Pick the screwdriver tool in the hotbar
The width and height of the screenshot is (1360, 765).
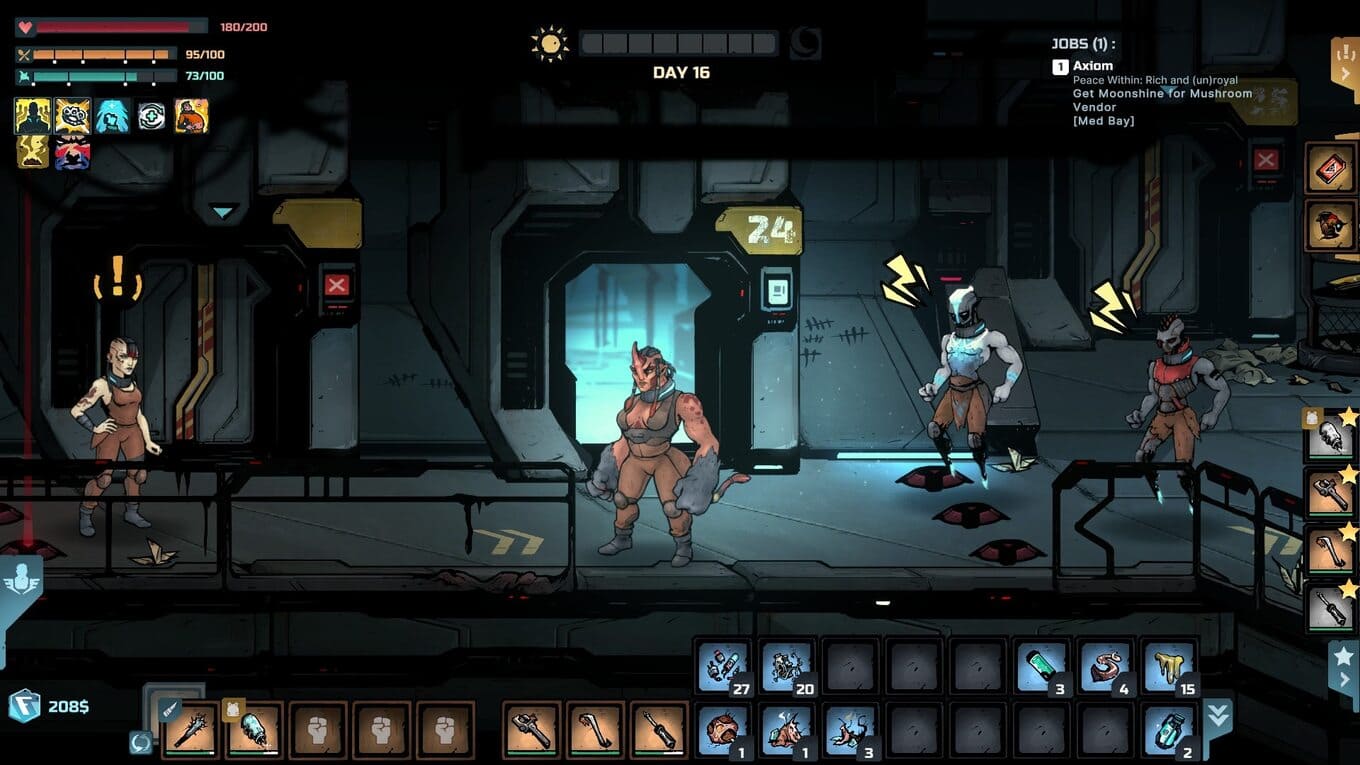tap(659, 730)
